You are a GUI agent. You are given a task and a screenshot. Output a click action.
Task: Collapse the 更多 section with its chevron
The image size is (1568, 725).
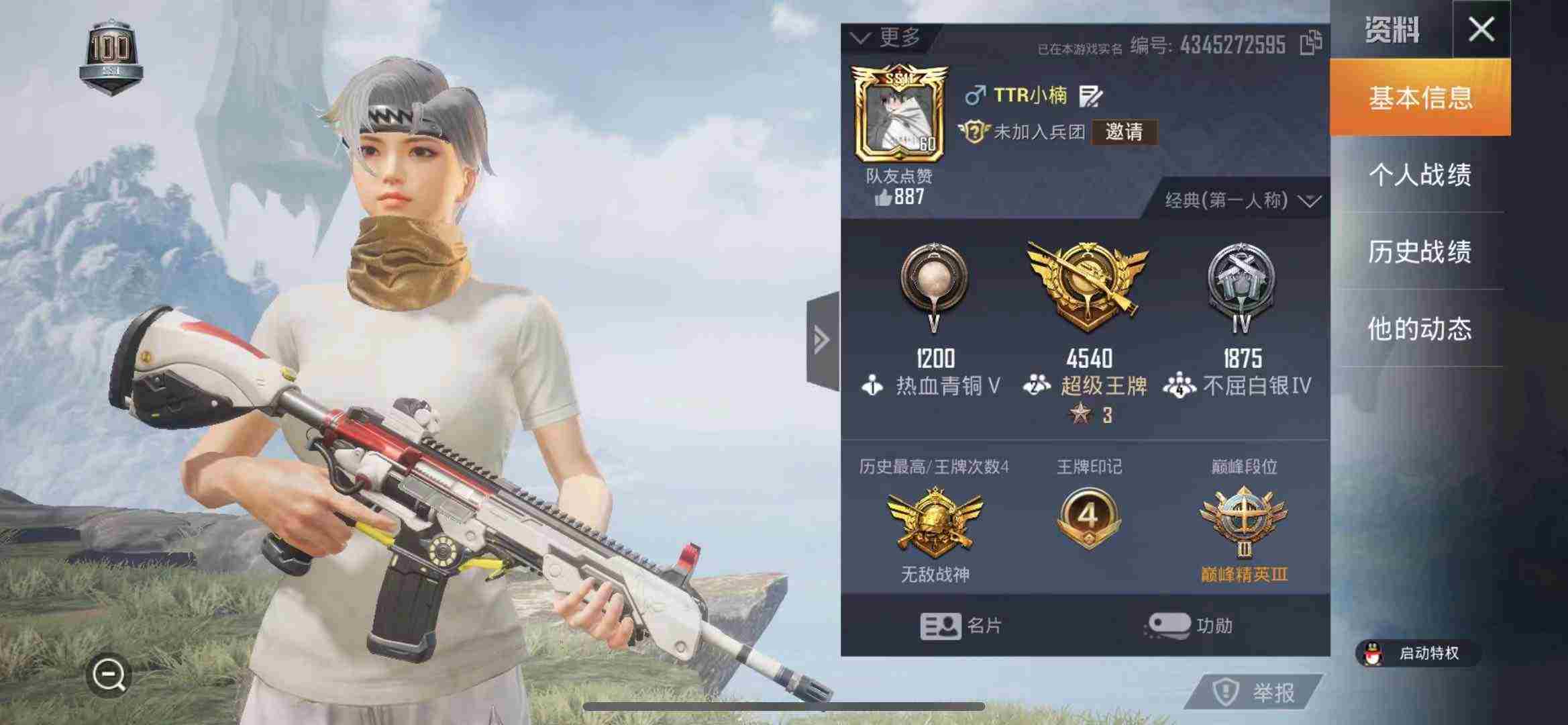coord(862,38)
